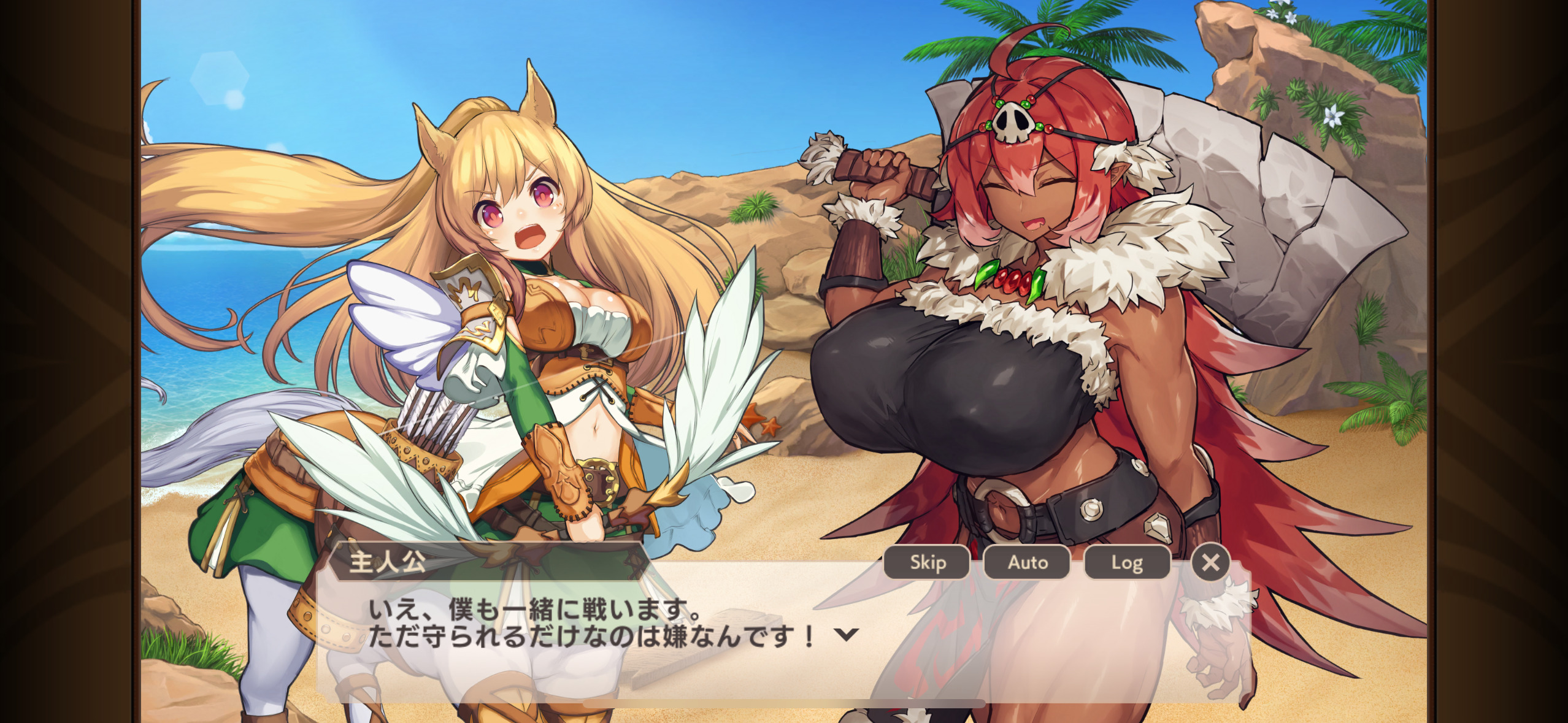Image resolution: width=1568 pixels, height=723 pixels.
Task: Skip the dialogue scene
Action: (927, 562)
